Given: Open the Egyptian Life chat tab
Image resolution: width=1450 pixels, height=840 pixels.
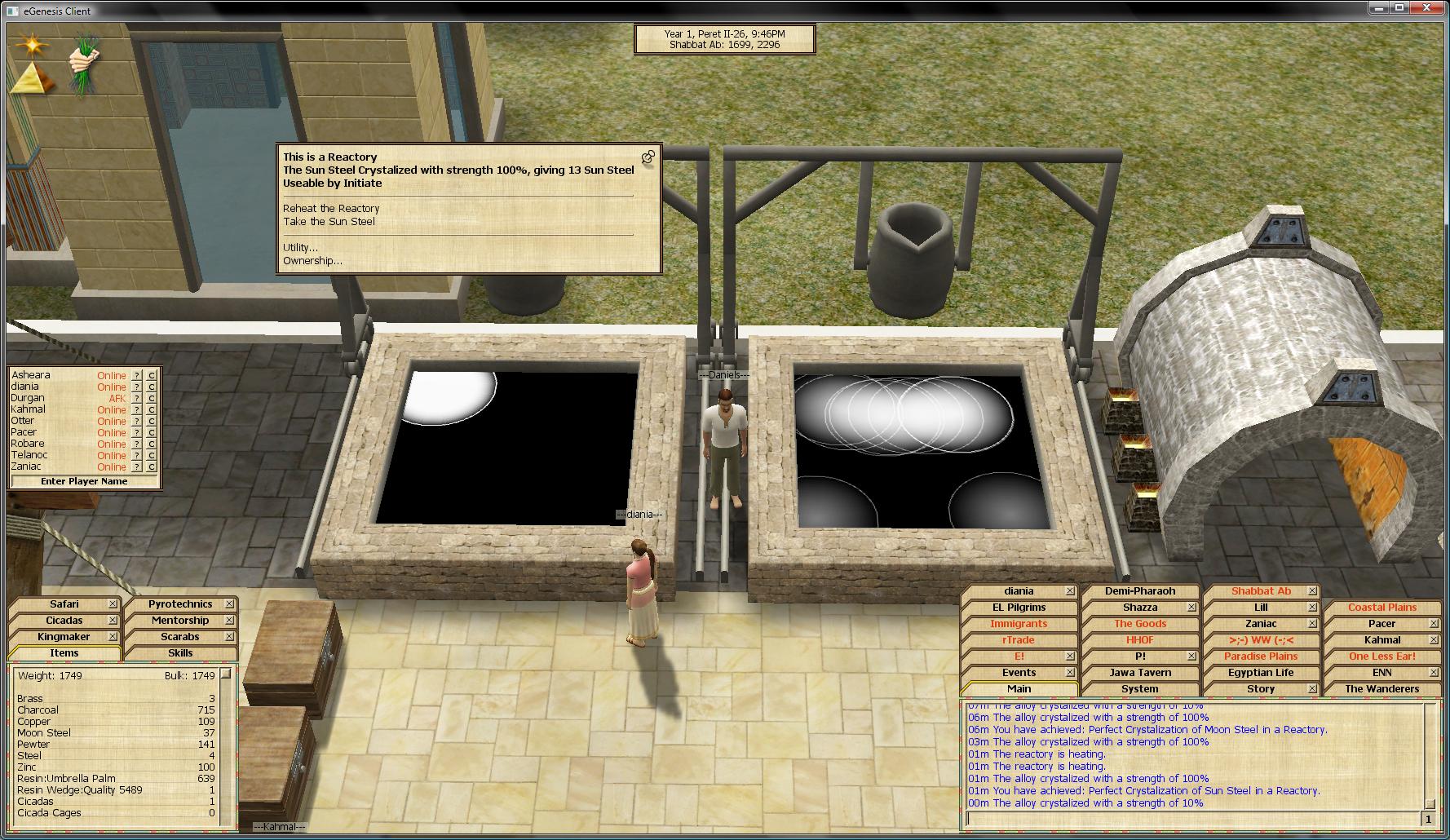Looking at the screenshot, I should tap(1260, 673).
